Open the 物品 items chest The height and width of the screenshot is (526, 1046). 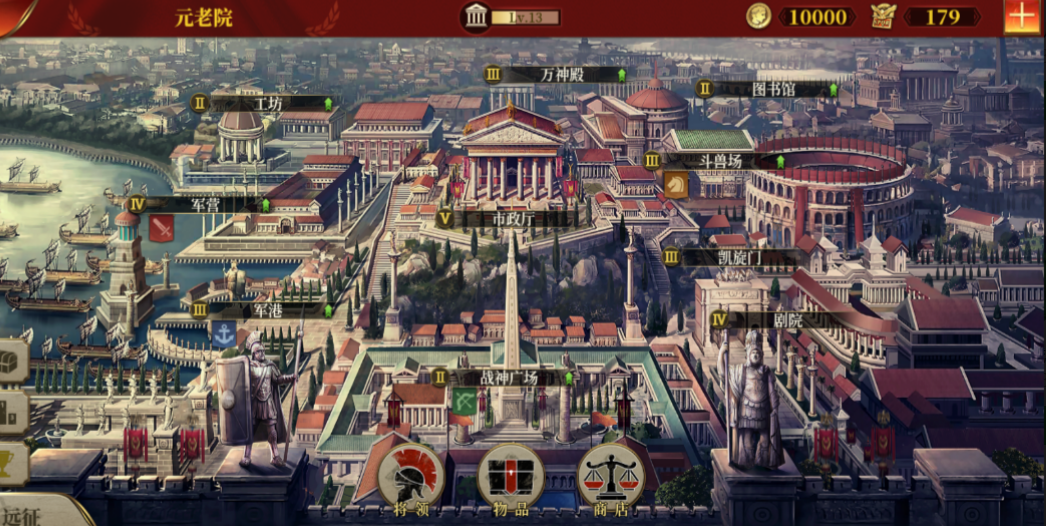point(511,475)
